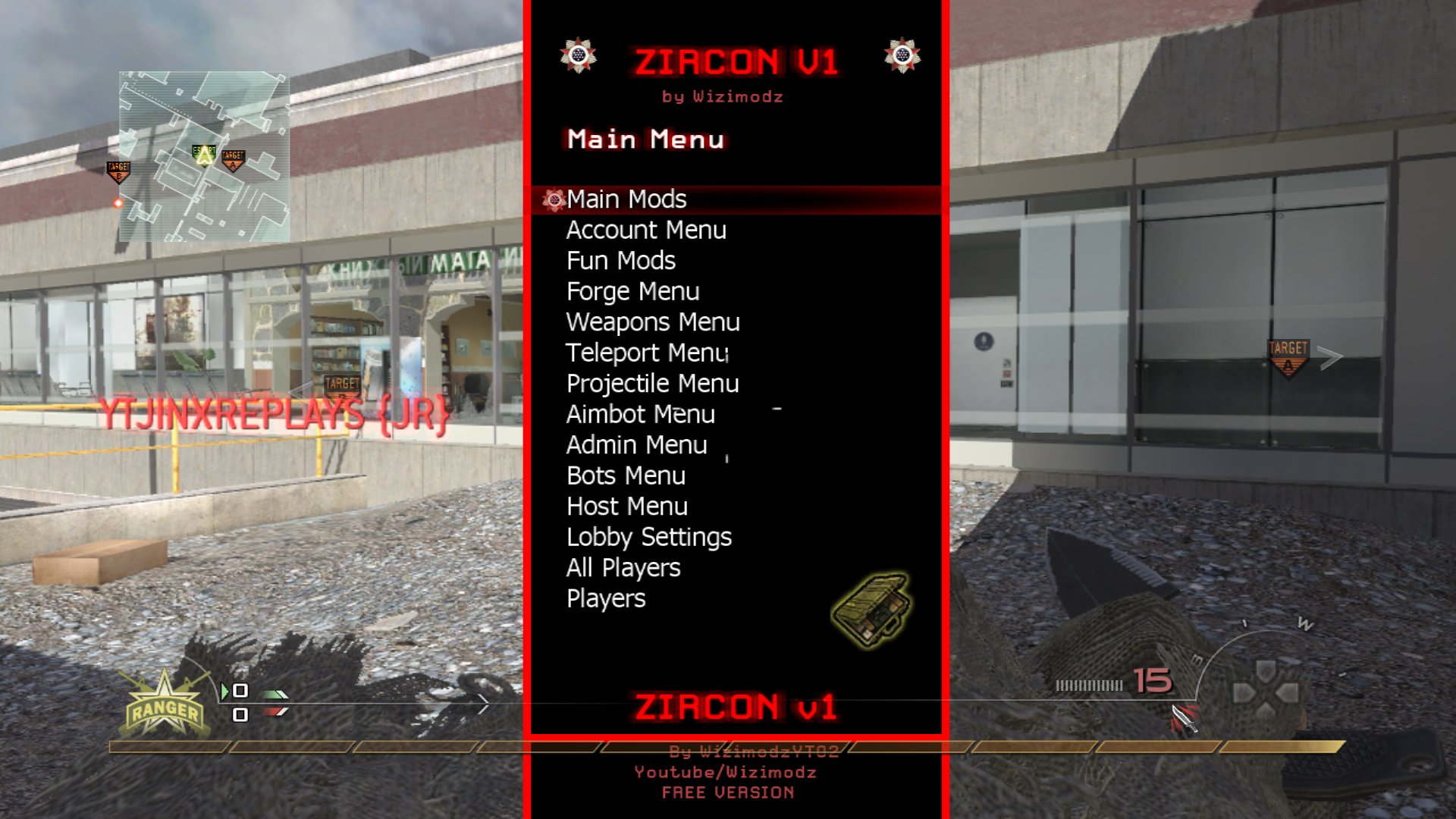Click the Youtube/Wizimodz link text
Image resolution: width=1456 pixels, height=819 pixels.
tap(726, 772)
